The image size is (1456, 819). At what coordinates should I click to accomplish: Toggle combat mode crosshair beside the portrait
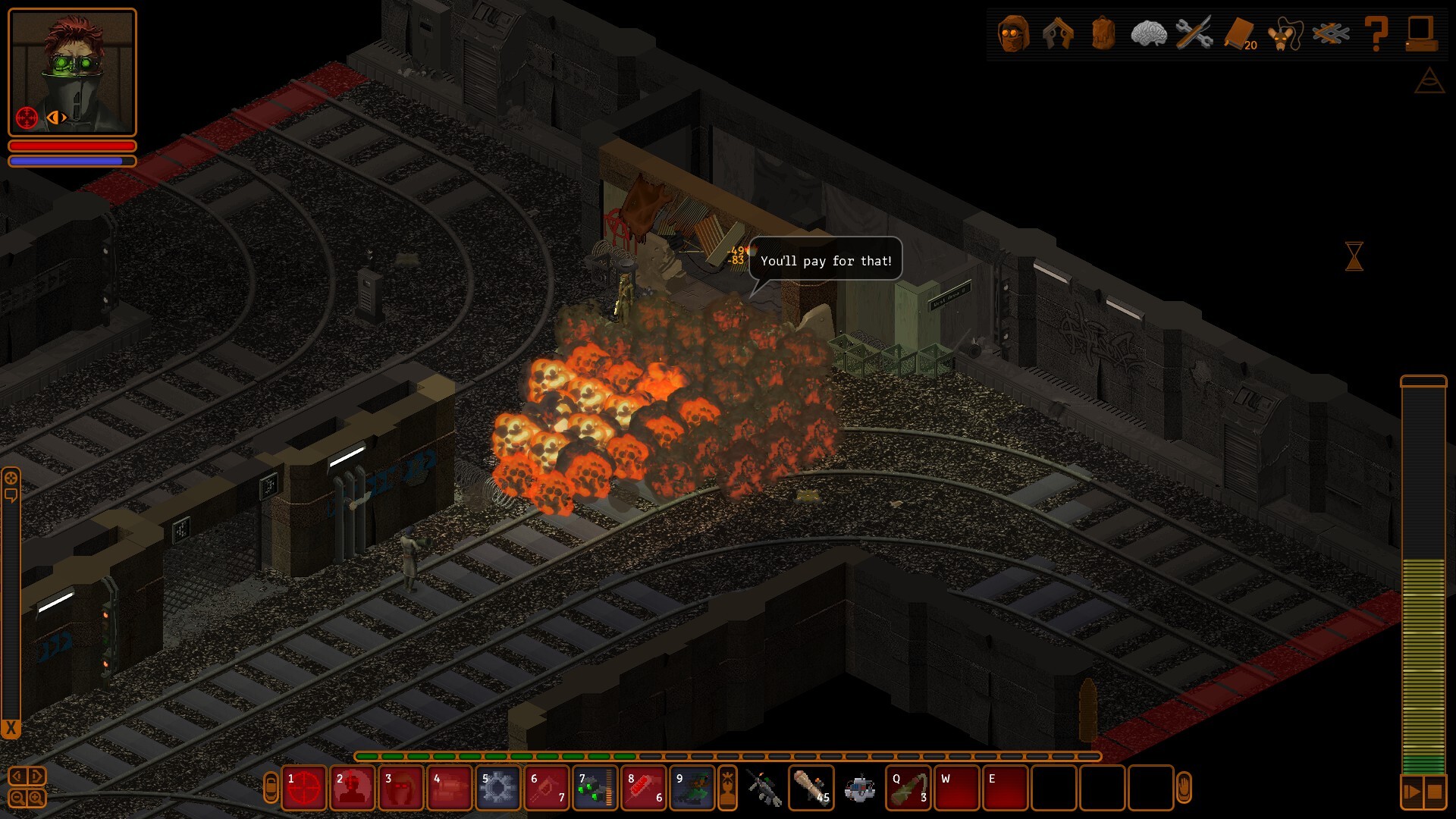[27, 116]
